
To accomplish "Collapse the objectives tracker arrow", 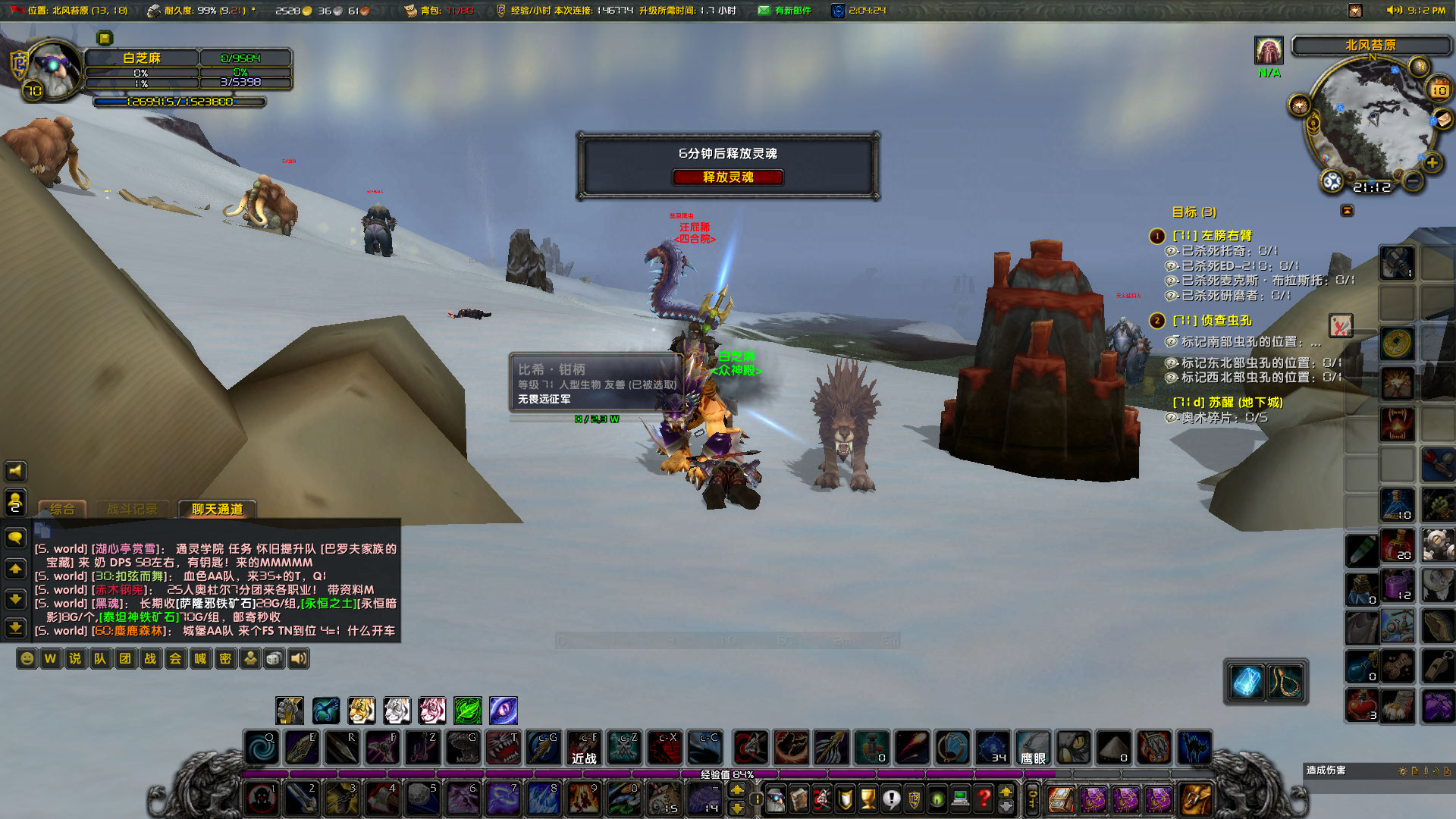I will tap(1347, 211).
